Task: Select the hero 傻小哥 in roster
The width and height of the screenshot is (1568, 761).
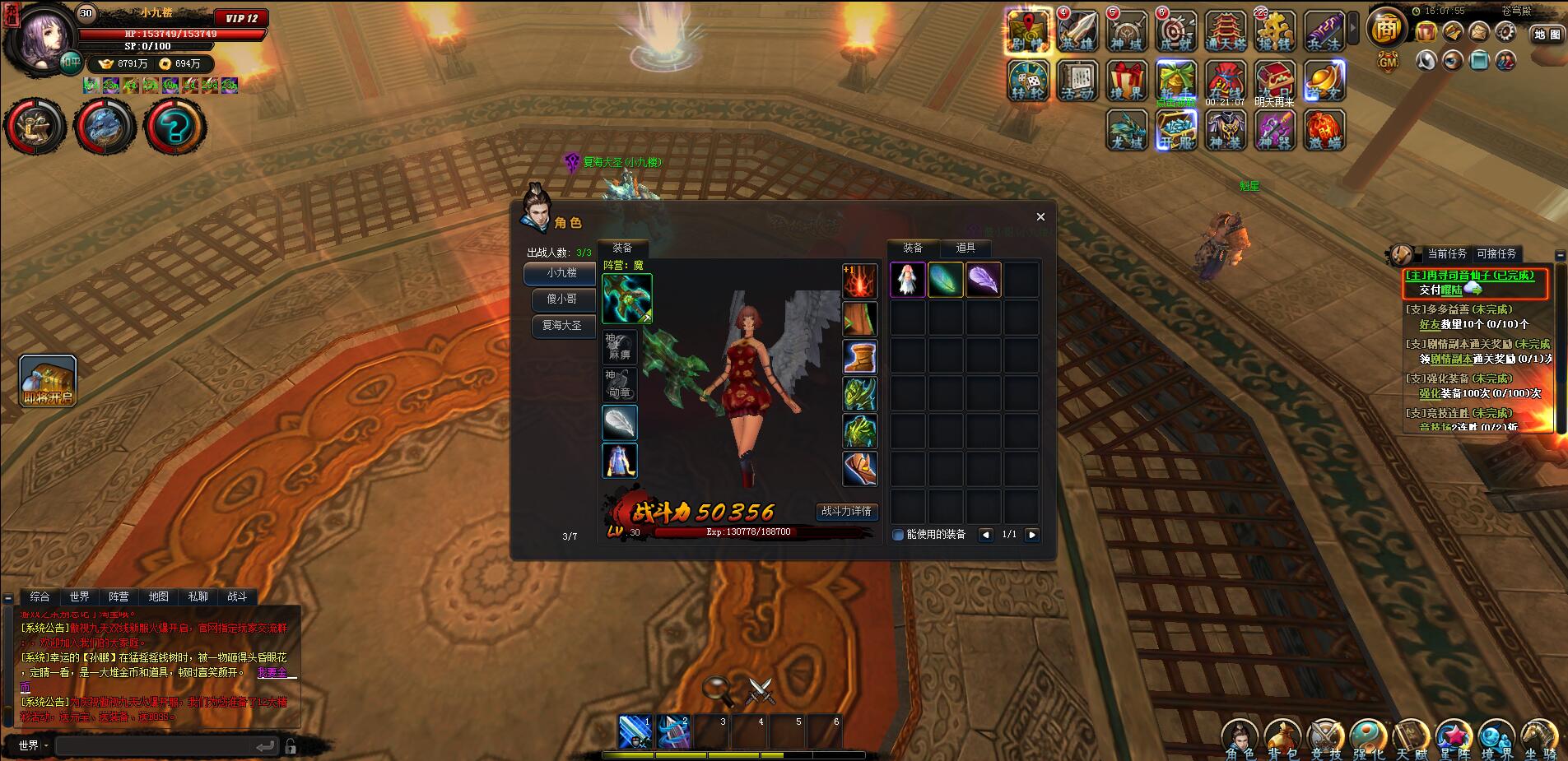Action: click(561, 299)
